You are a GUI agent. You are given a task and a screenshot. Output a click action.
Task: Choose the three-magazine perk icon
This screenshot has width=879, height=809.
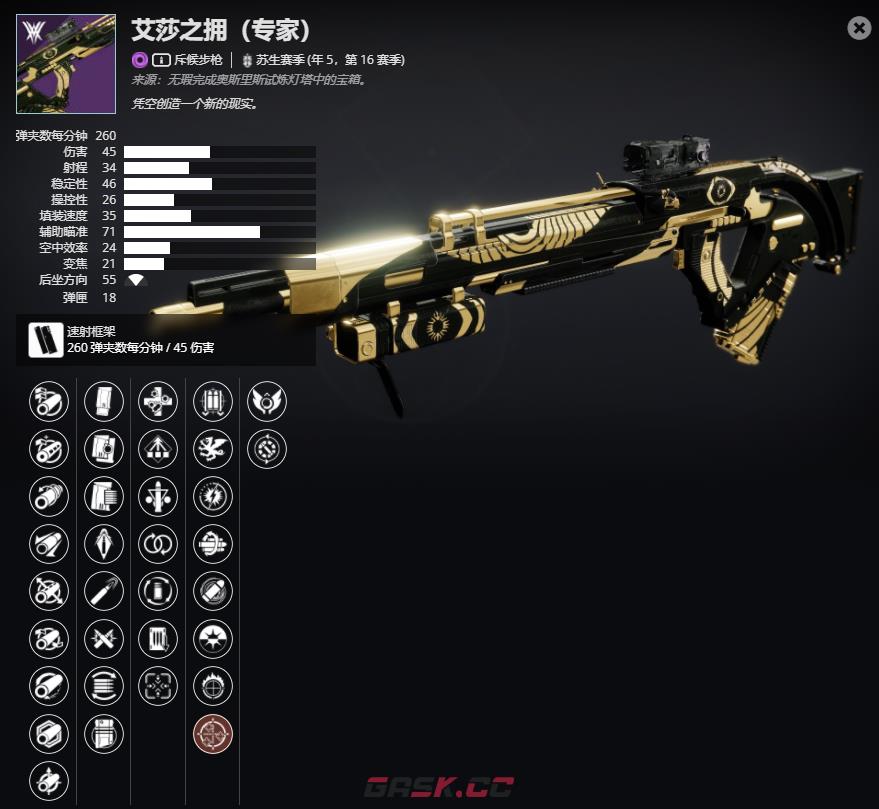pos(213,401)
